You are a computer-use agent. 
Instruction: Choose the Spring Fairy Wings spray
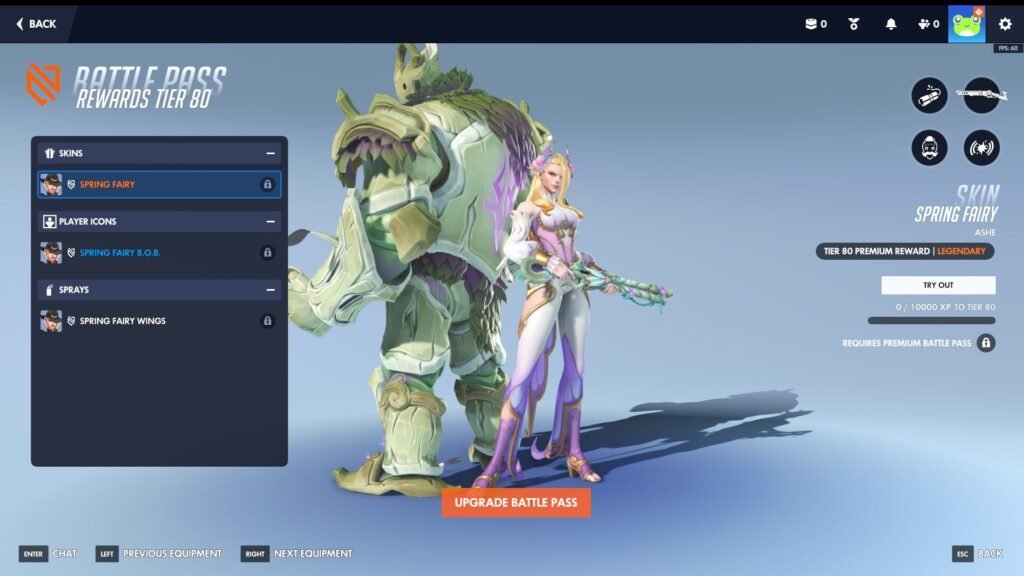[x=160, y=321]
